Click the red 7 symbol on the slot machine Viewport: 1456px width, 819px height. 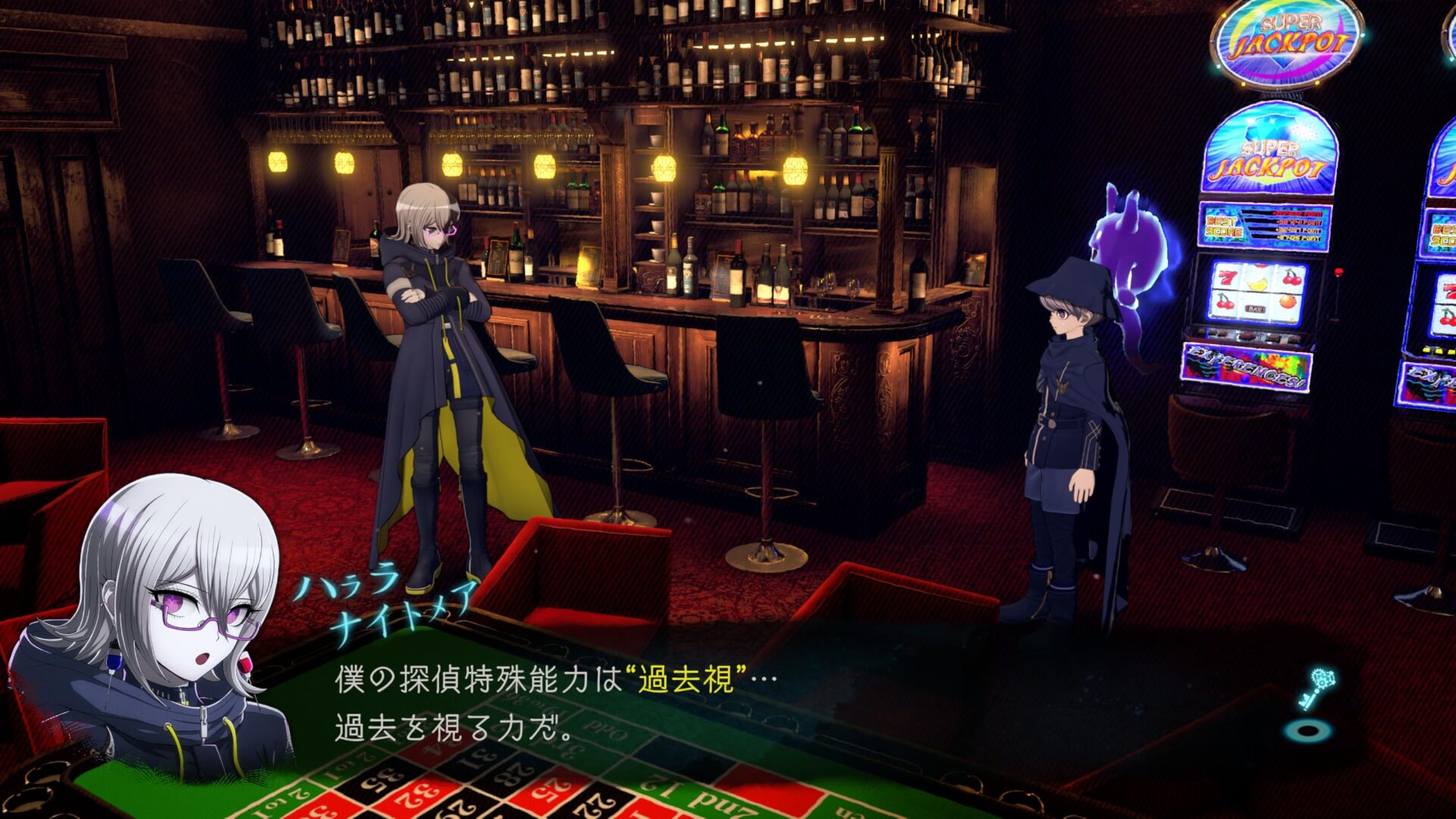click(x=1227, y=278)
